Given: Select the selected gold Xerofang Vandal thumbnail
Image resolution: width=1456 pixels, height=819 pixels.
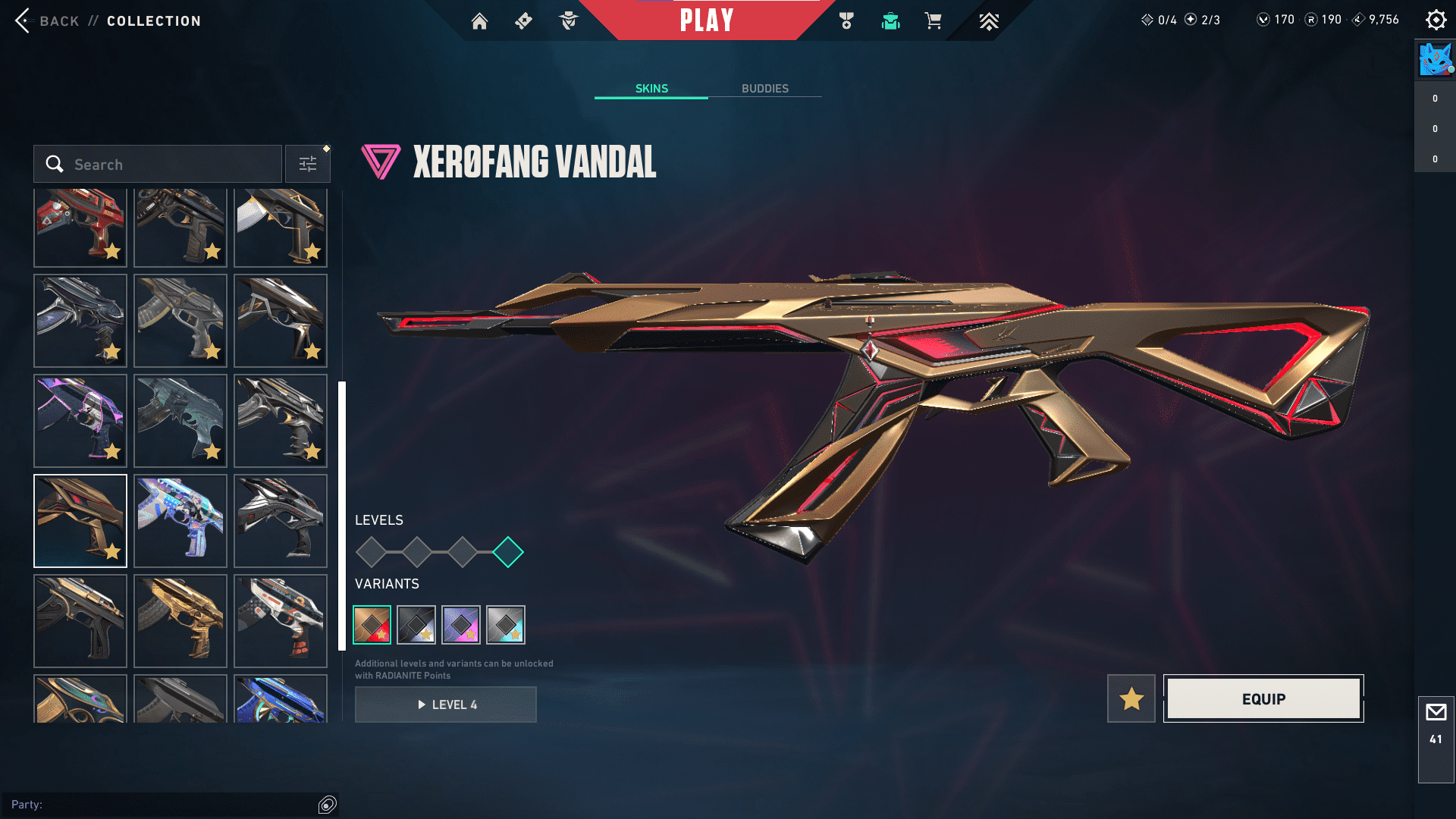Looking at the screenshot, I should pyautogui.click(x=80, y=521).
